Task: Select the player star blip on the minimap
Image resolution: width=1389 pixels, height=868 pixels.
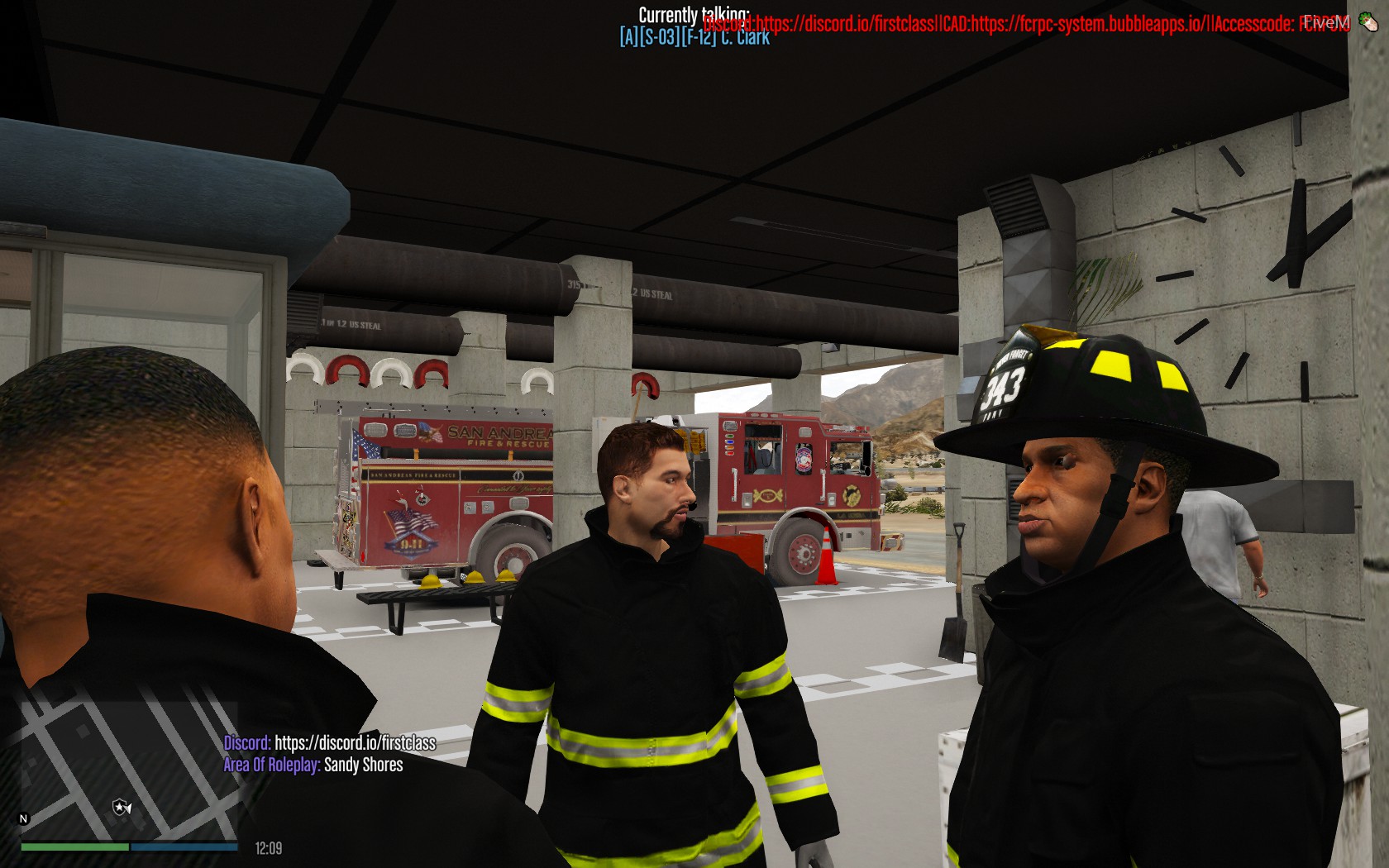Action: tap(119, 807)
